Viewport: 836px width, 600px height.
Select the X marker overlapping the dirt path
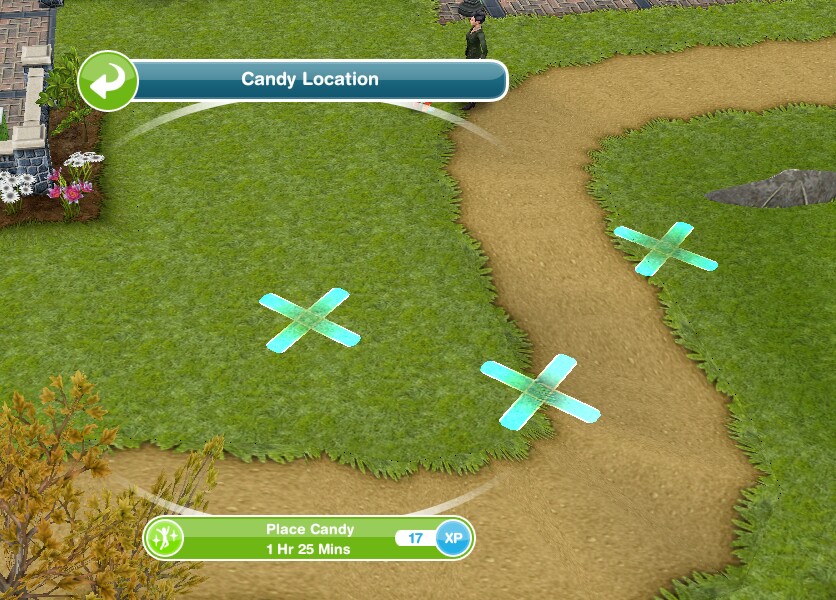[x=540, y=389]
